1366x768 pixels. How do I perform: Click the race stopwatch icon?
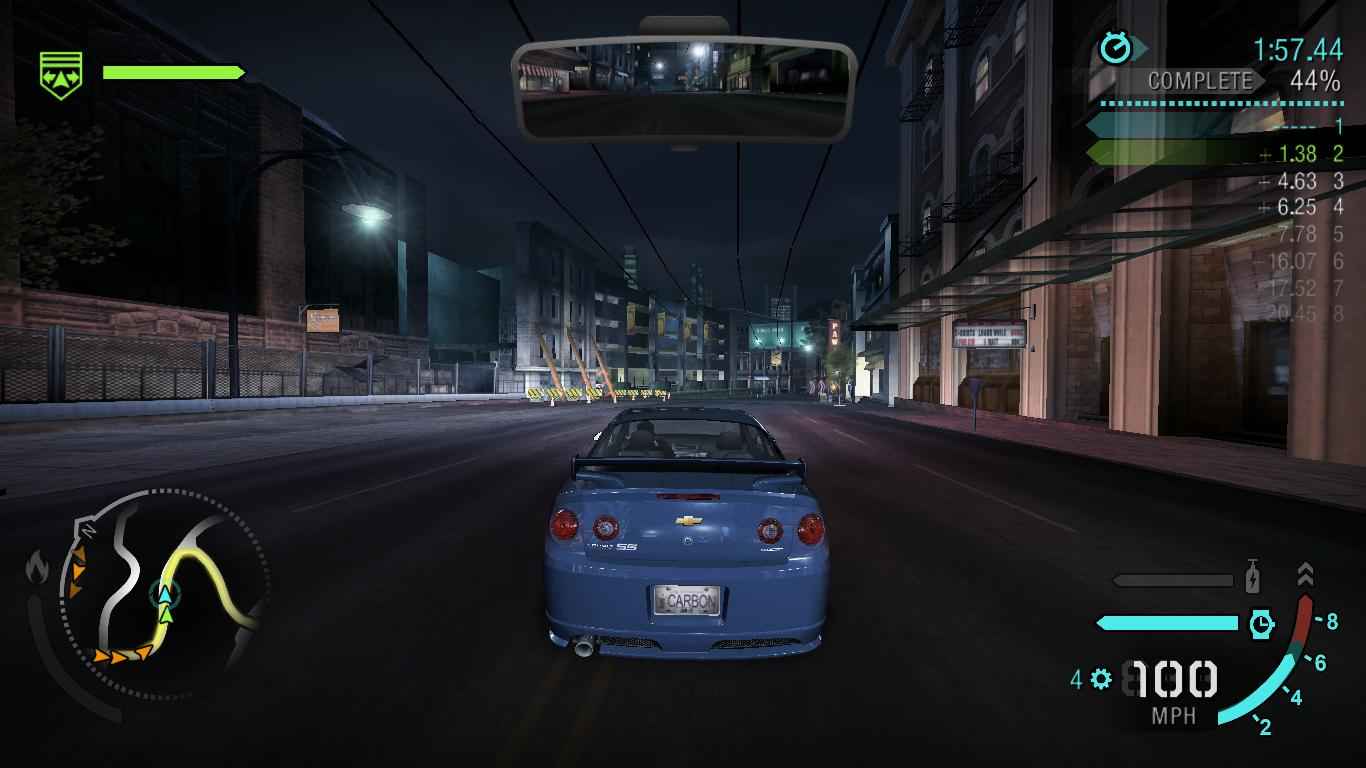click(1116, 48)
